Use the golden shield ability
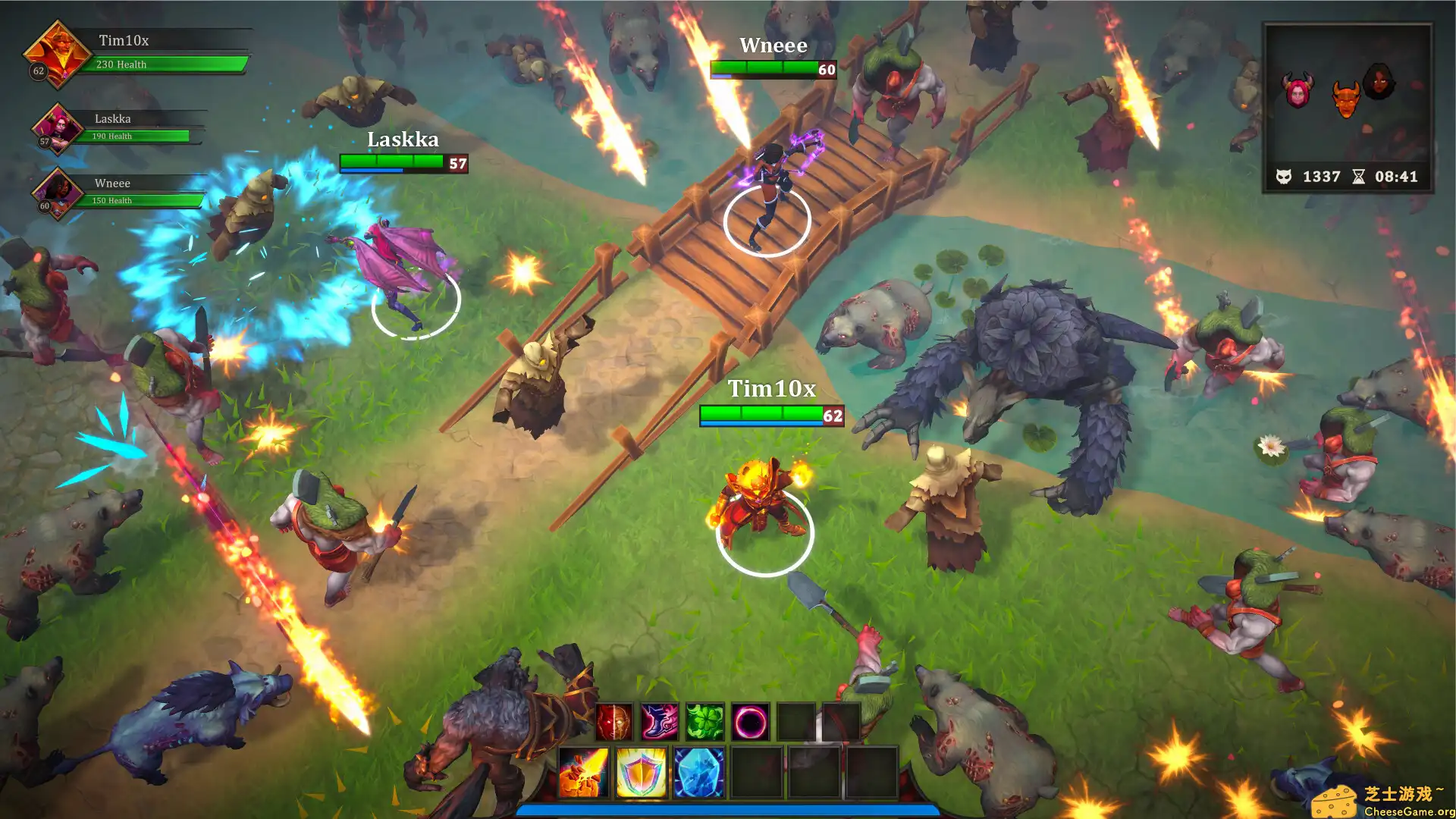The width and height of the screenshot is (1456, 819). click(641, 773)
